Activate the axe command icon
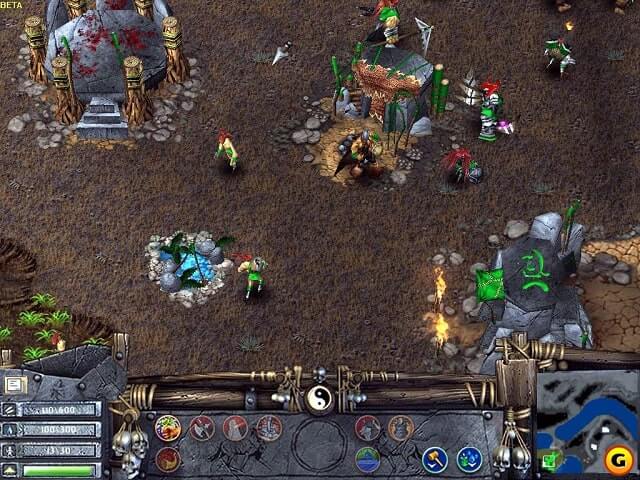 (201, 428)
